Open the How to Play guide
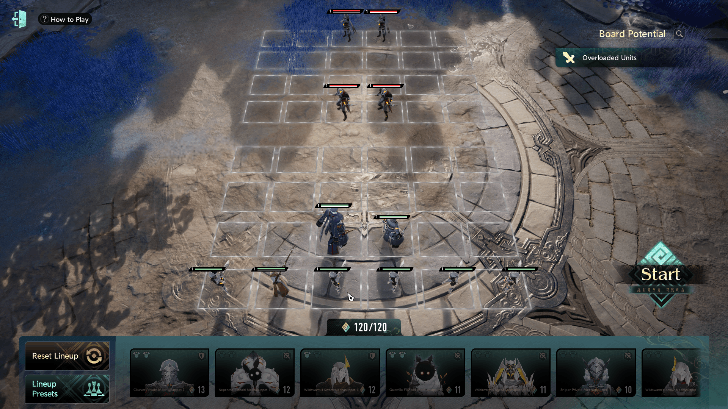The image size is (728, 409). pos(65,19)
